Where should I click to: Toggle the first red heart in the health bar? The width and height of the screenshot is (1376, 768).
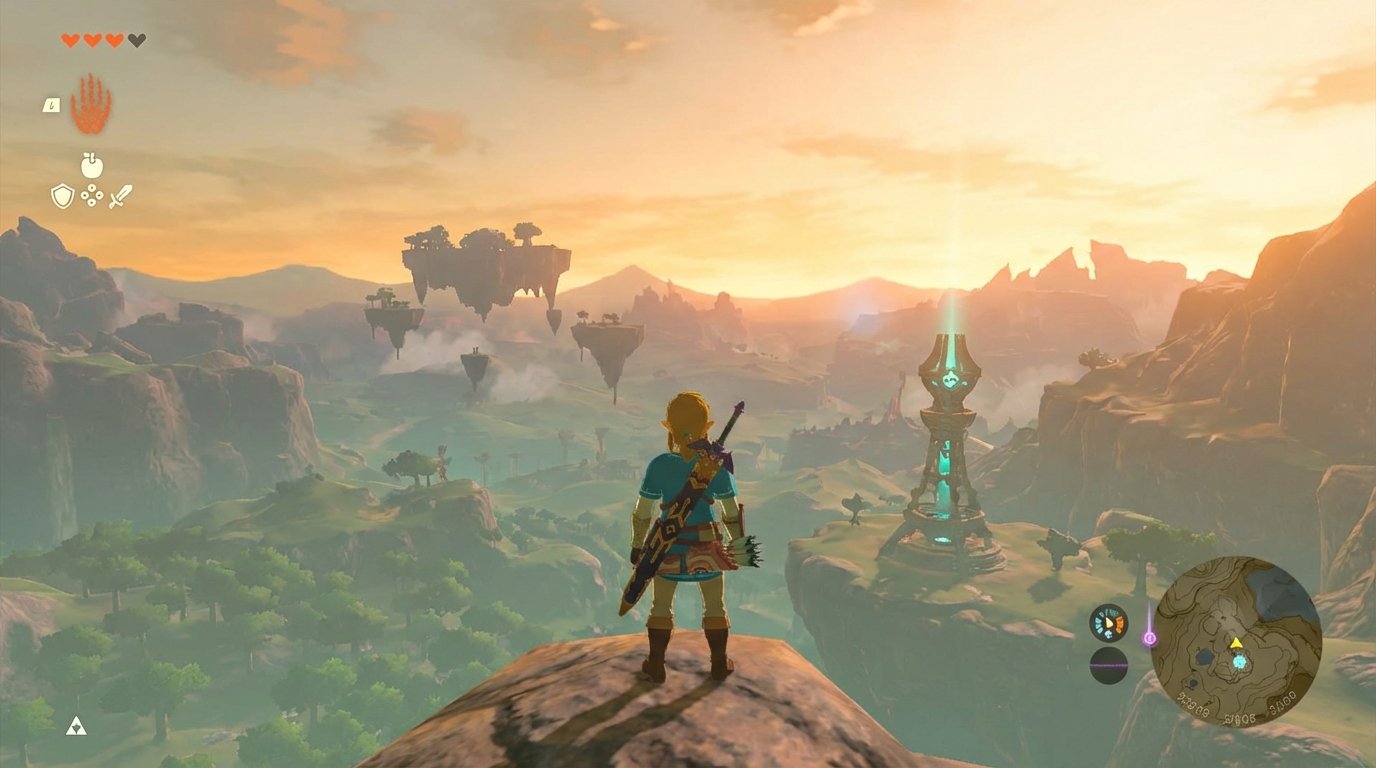coord(70,40)
